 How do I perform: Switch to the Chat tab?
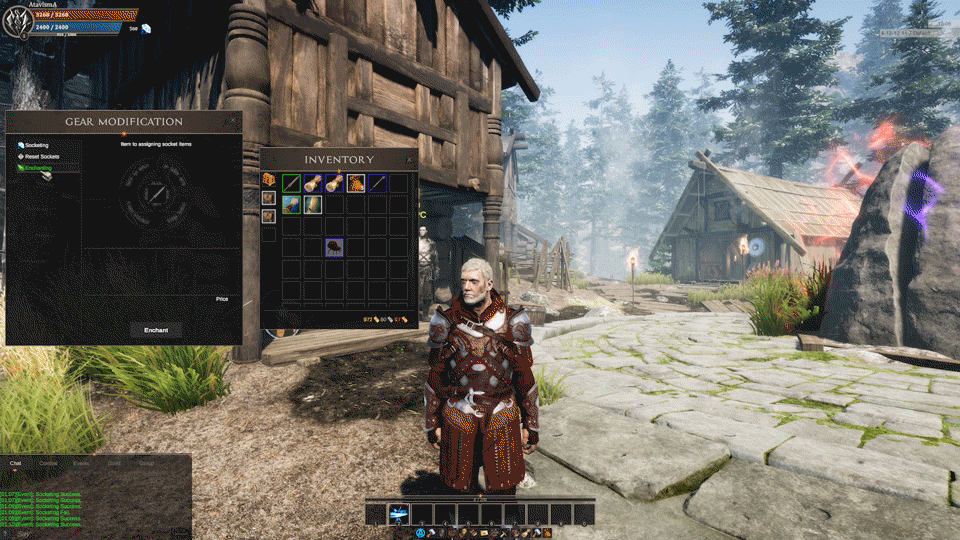pos(16,463)
